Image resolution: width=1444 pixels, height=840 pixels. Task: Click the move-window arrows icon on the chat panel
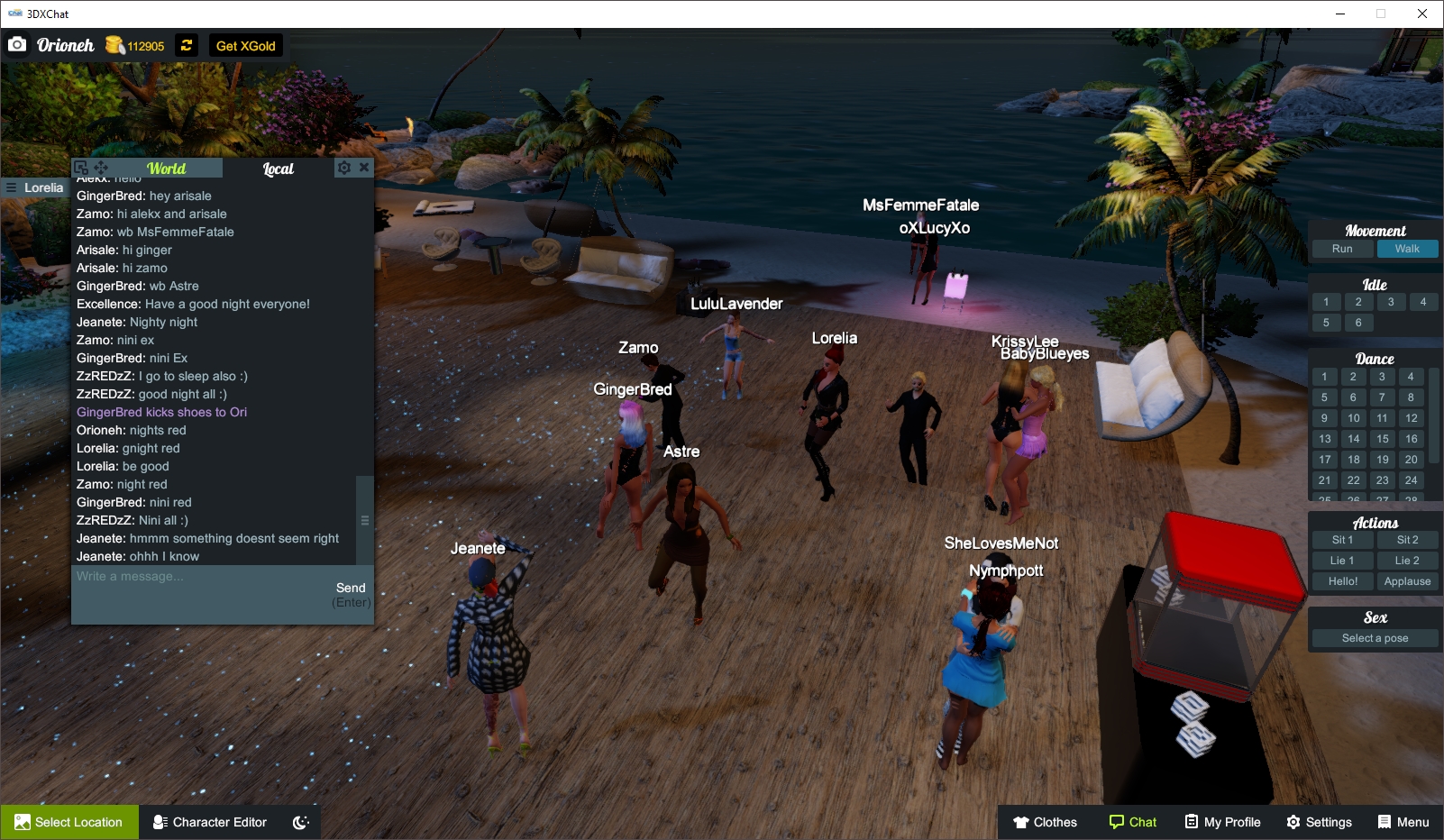click(x=101, y=167)
